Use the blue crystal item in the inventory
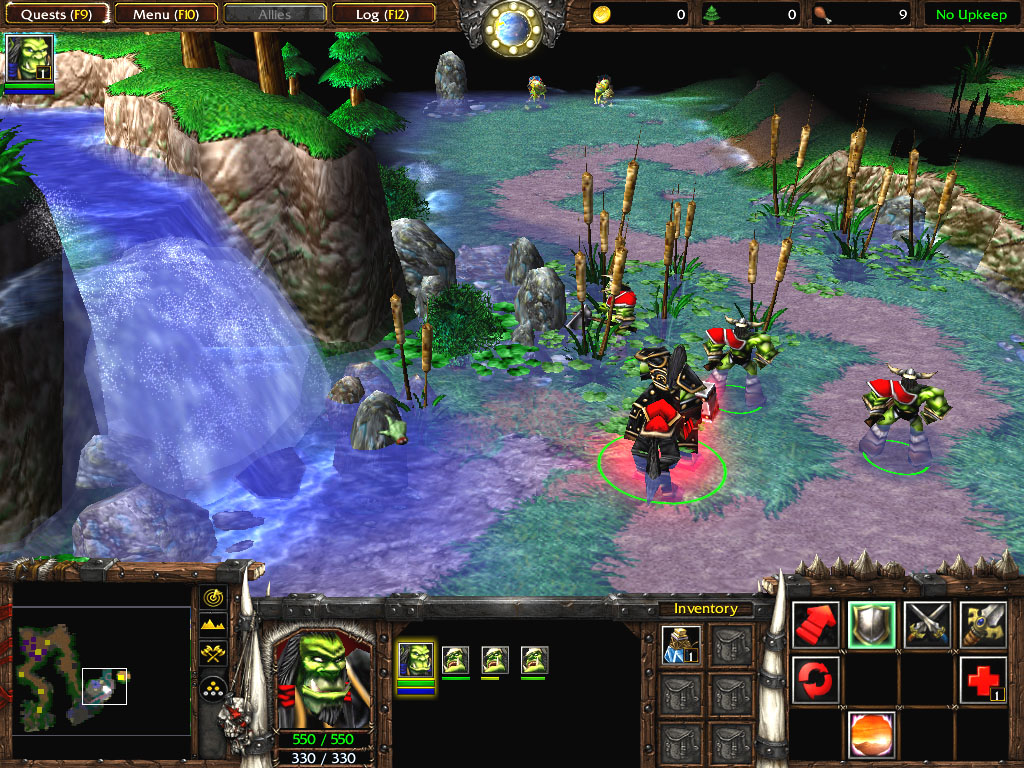Image resolution: width=1024 pixels, height=768 pixels. (x=680, y=645)
